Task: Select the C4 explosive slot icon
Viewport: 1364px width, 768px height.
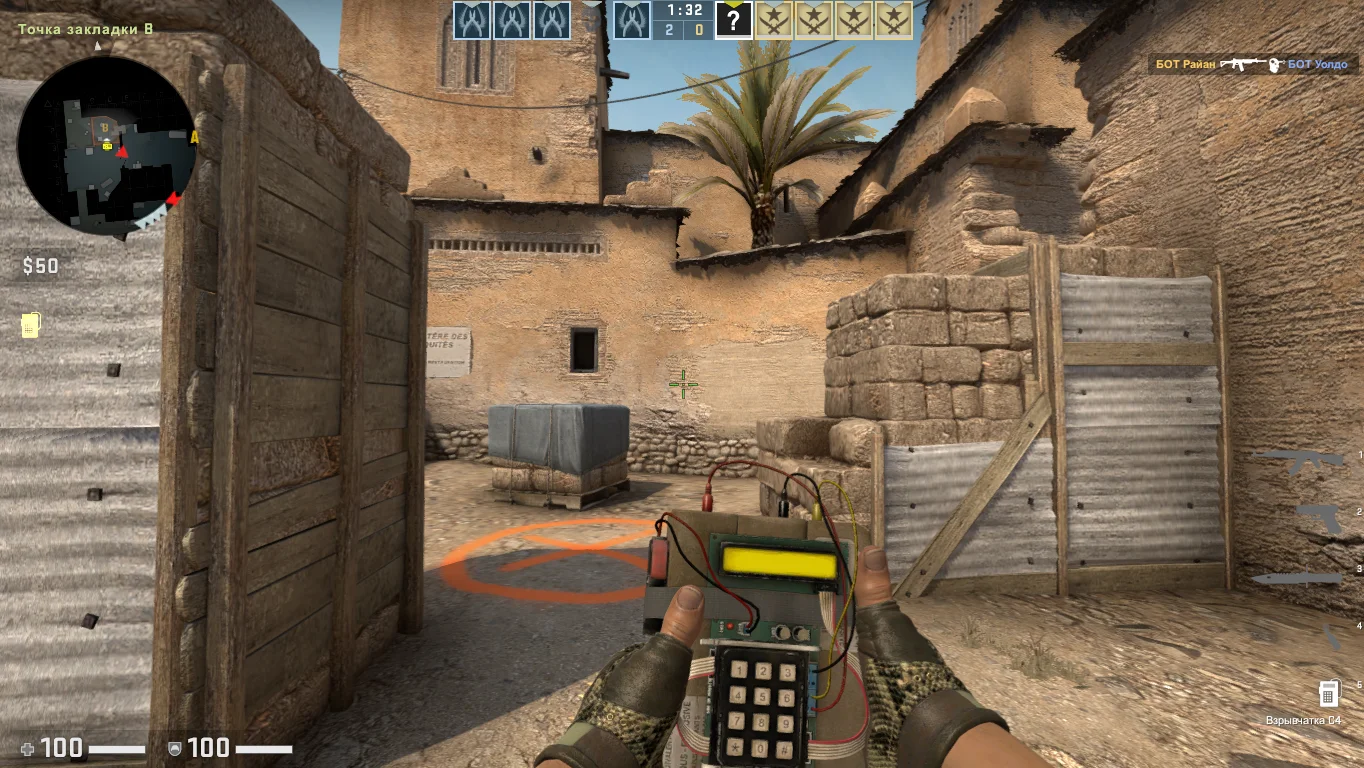Action: point(1328,692)
